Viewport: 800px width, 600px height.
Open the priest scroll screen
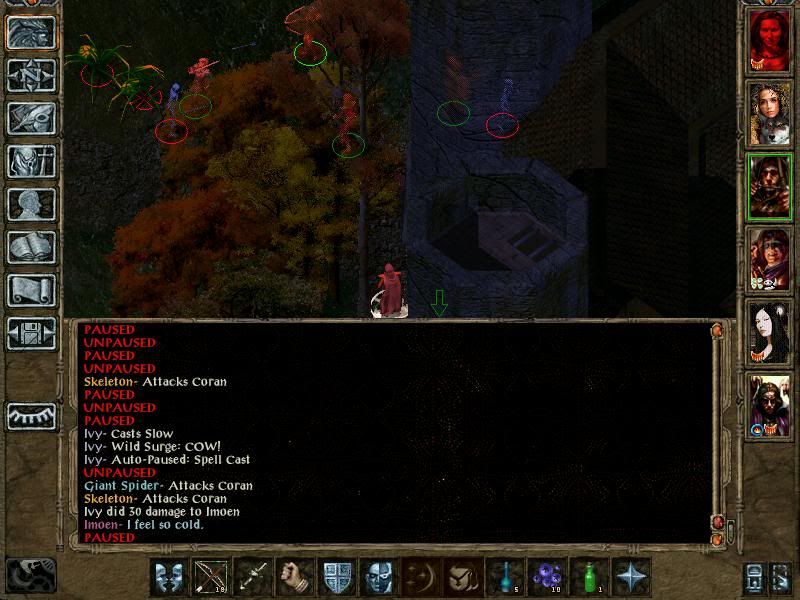tap(31, 290)
